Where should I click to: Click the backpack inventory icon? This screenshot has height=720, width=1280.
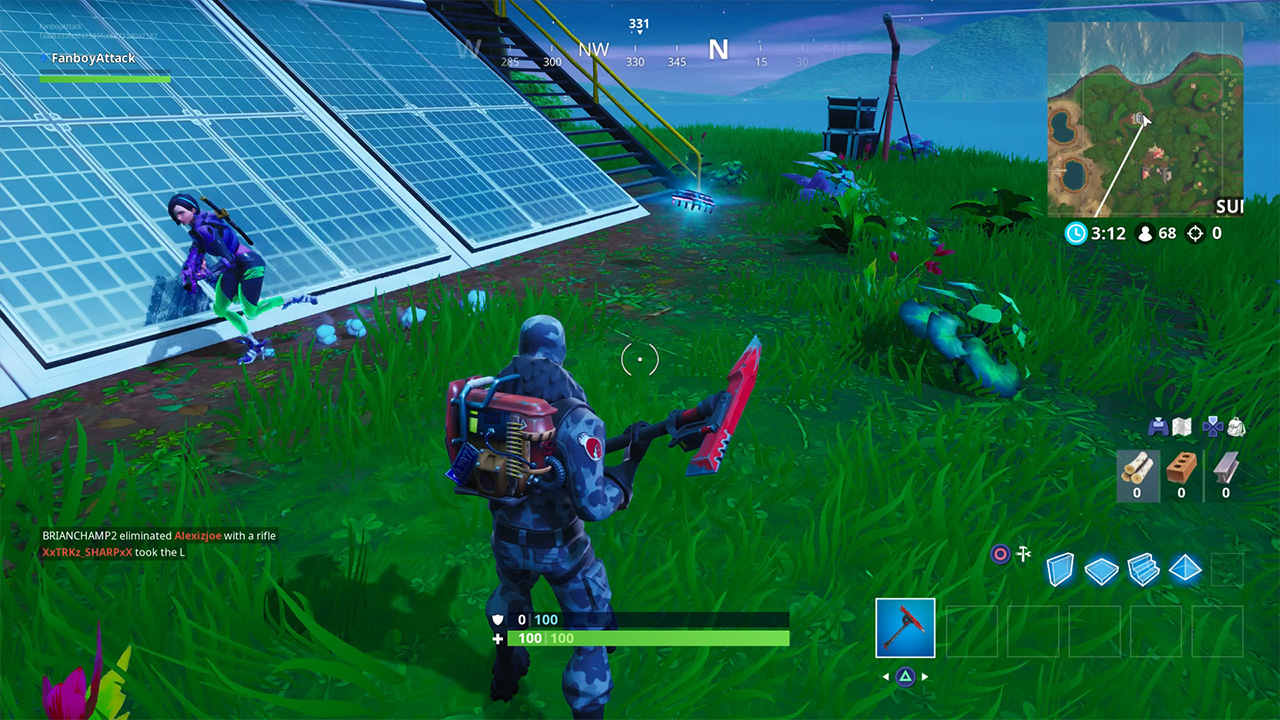pos(1238,428)
